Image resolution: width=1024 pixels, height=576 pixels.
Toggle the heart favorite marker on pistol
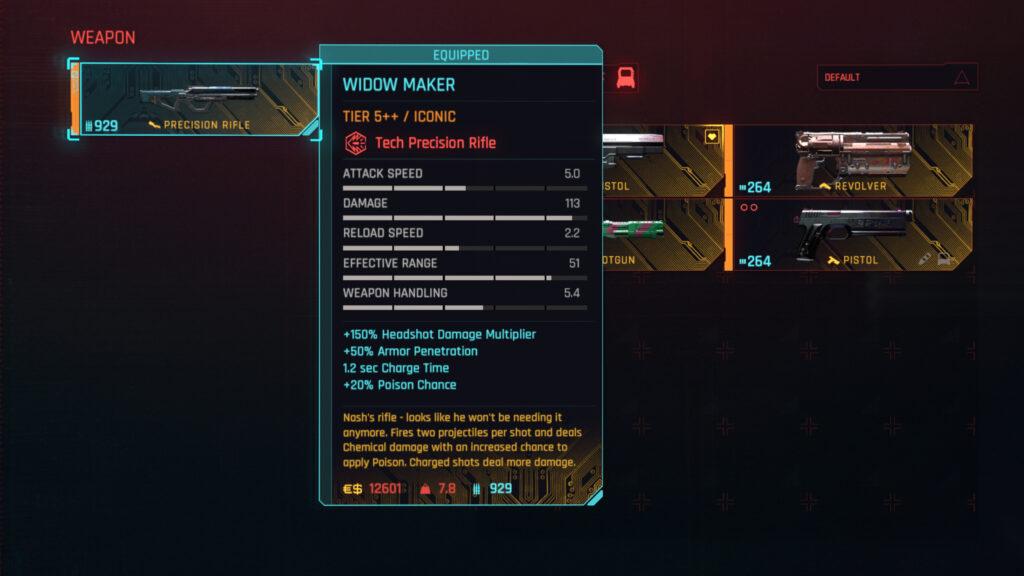(x=711, y=137)
